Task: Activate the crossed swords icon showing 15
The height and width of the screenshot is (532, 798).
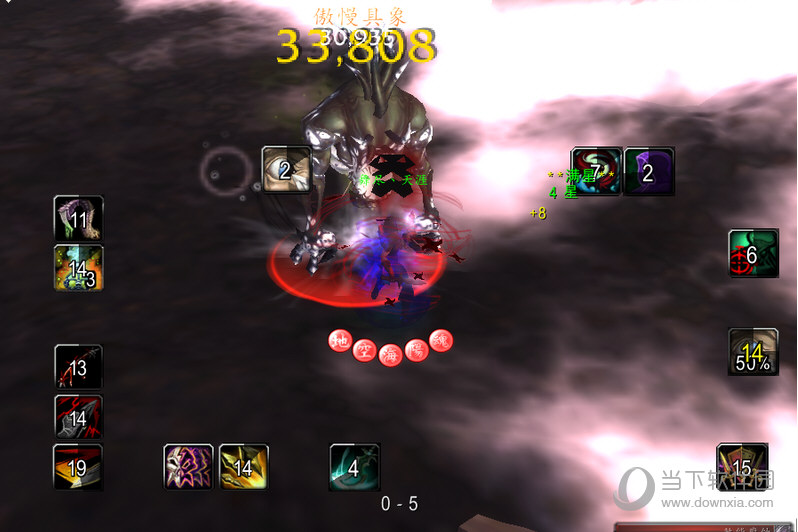Action: point(742,467)
